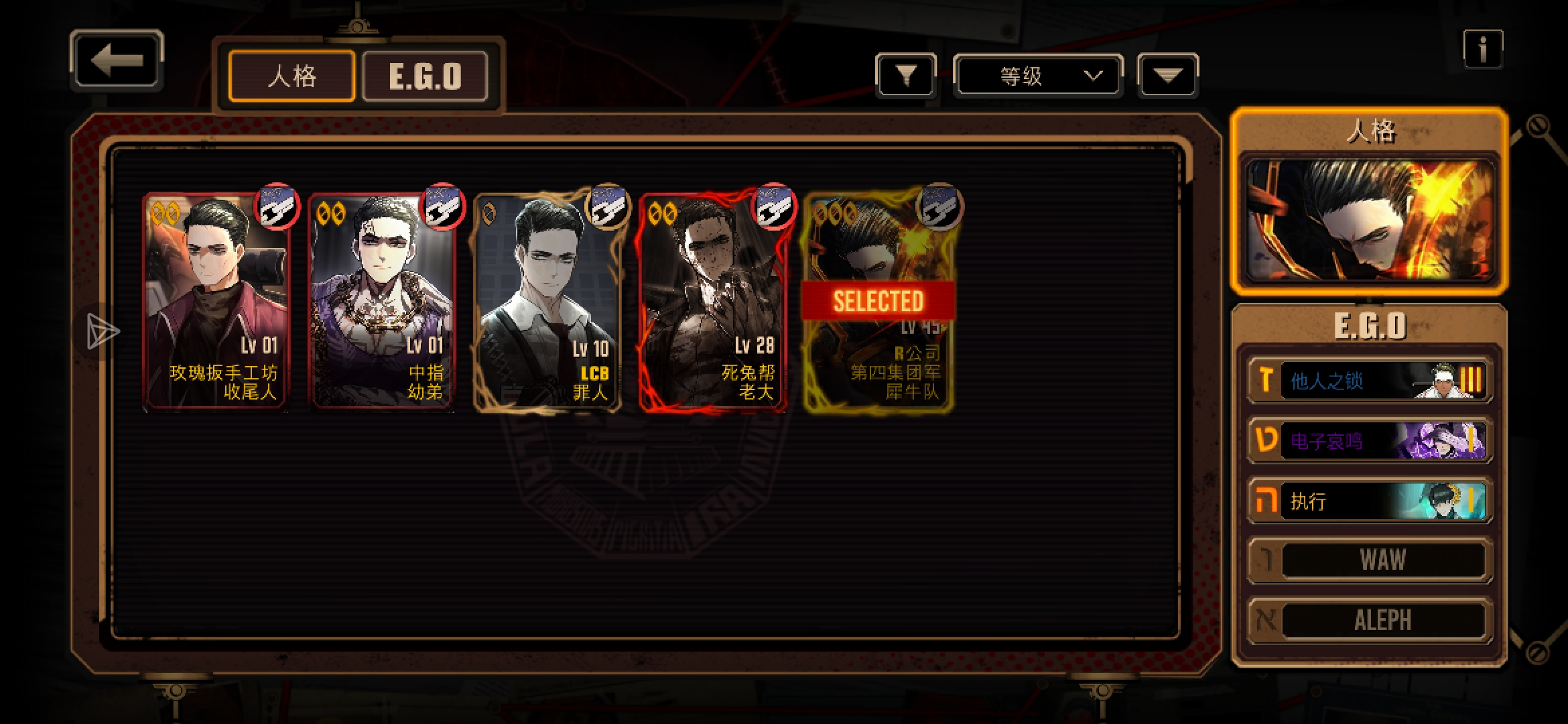The height and width of the screenshot is (724, 1568).
Task: Choose the 中指 幼弟 identity card
Action: [381, 302]
